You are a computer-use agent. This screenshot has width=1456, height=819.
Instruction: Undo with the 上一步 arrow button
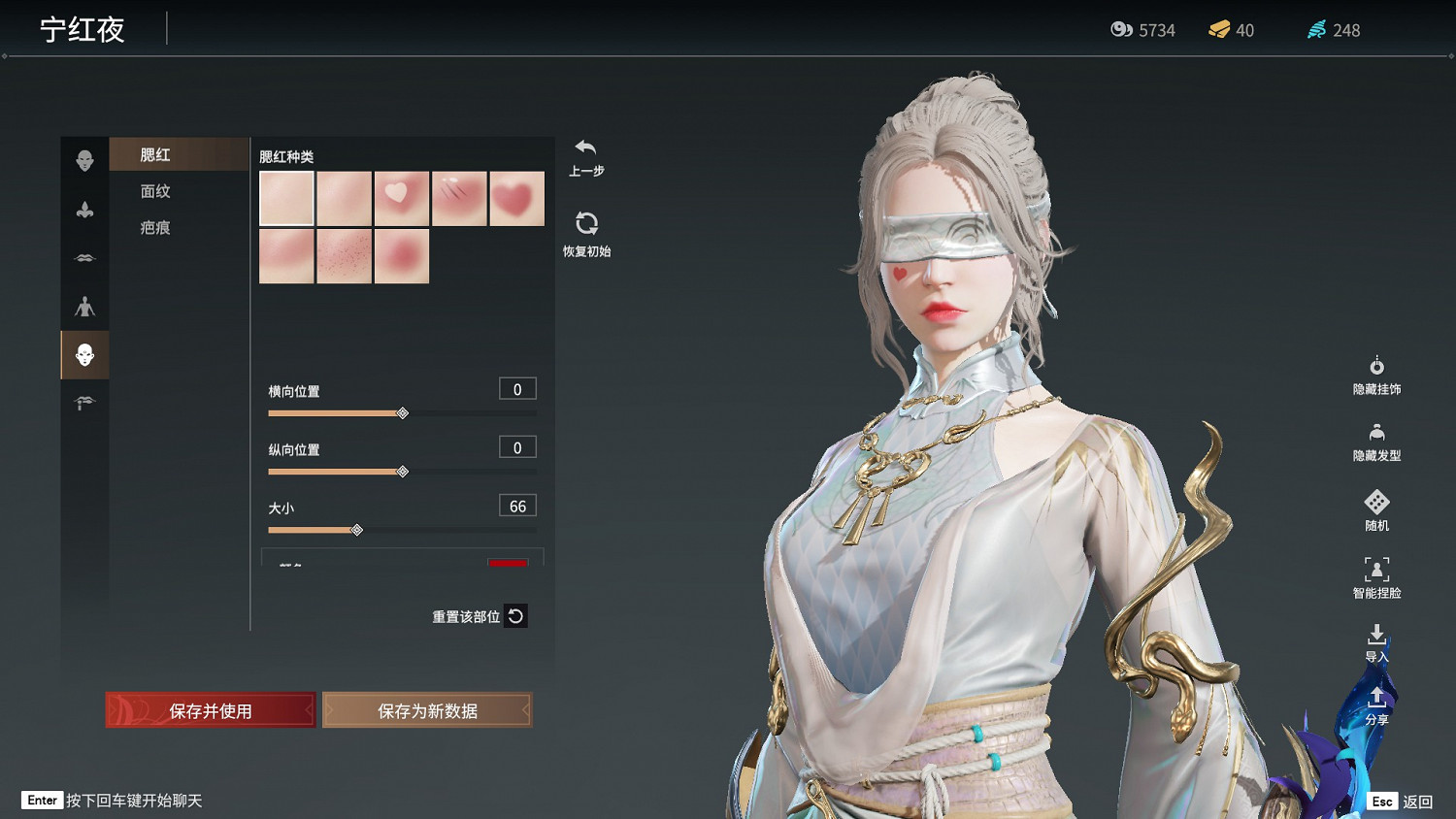[x=585, y=157]
